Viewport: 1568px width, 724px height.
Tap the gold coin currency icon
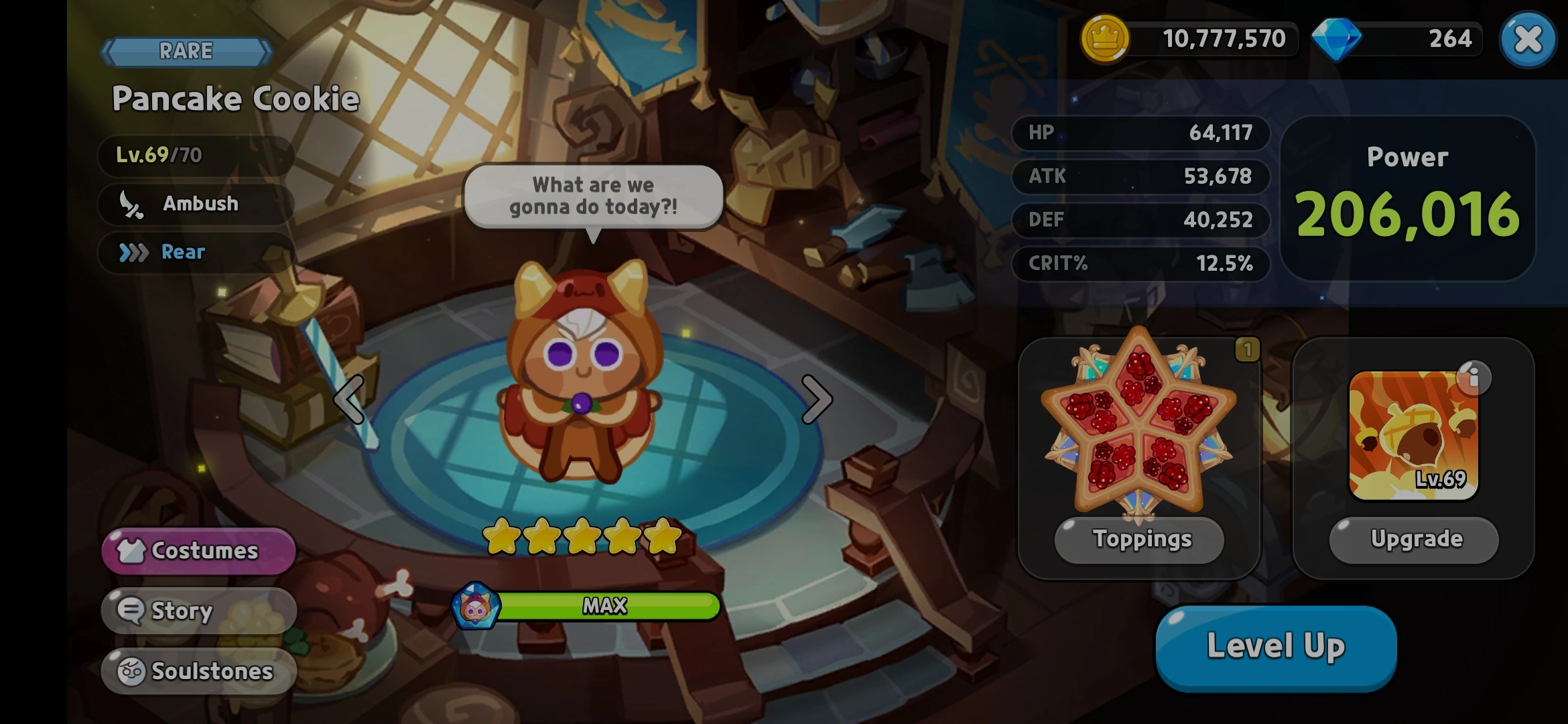click(1104, 39)
